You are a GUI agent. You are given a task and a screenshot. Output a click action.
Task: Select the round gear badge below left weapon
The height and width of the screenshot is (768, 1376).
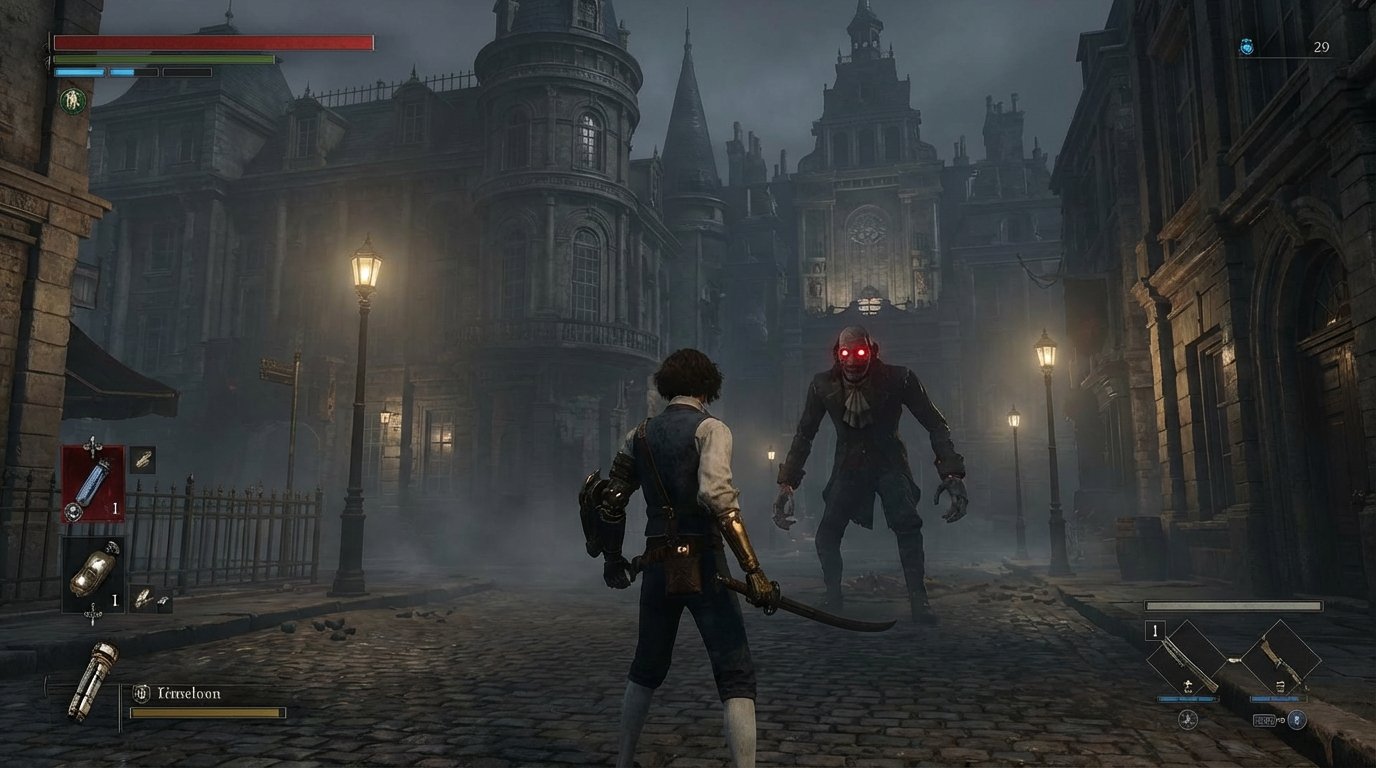(1187, 719)
